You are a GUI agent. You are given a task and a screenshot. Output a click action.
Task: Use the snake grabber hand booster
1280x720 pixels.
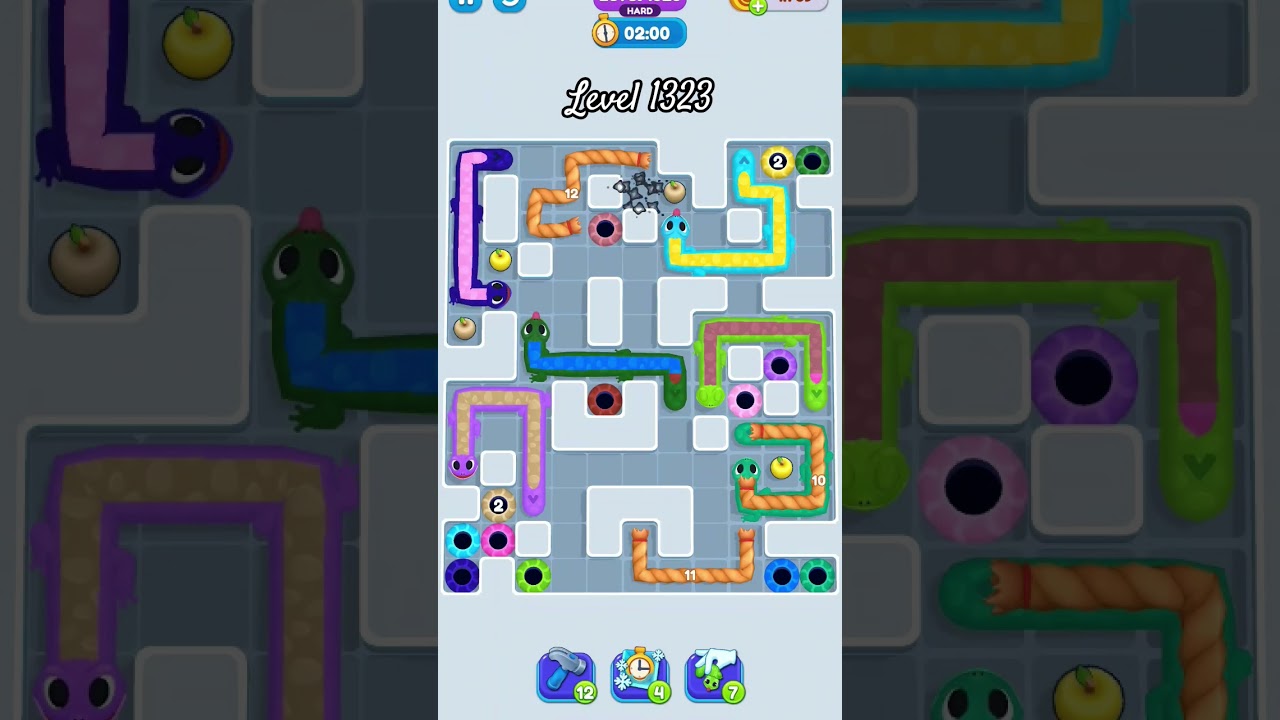pos(714,675)
